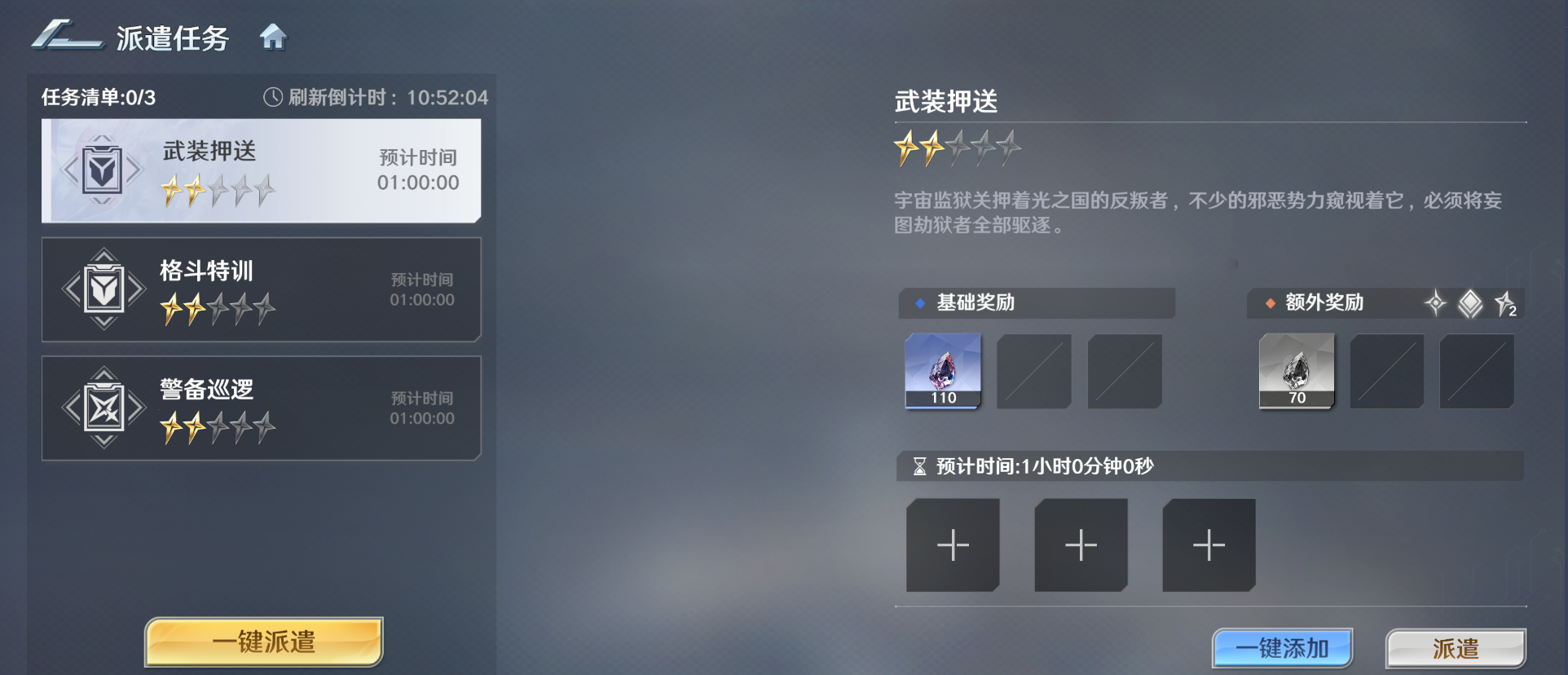Select the 武装押送 mission entry
Screen dimensions: 1568x675
tap(261, 169)
